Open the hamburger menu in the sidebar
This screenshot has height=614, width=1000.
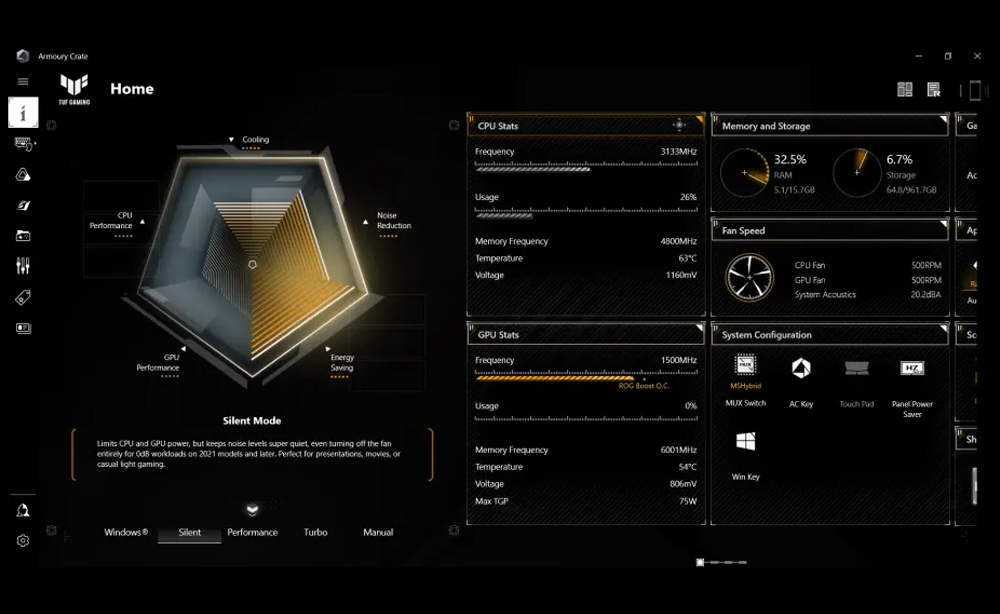pos(23,82)
